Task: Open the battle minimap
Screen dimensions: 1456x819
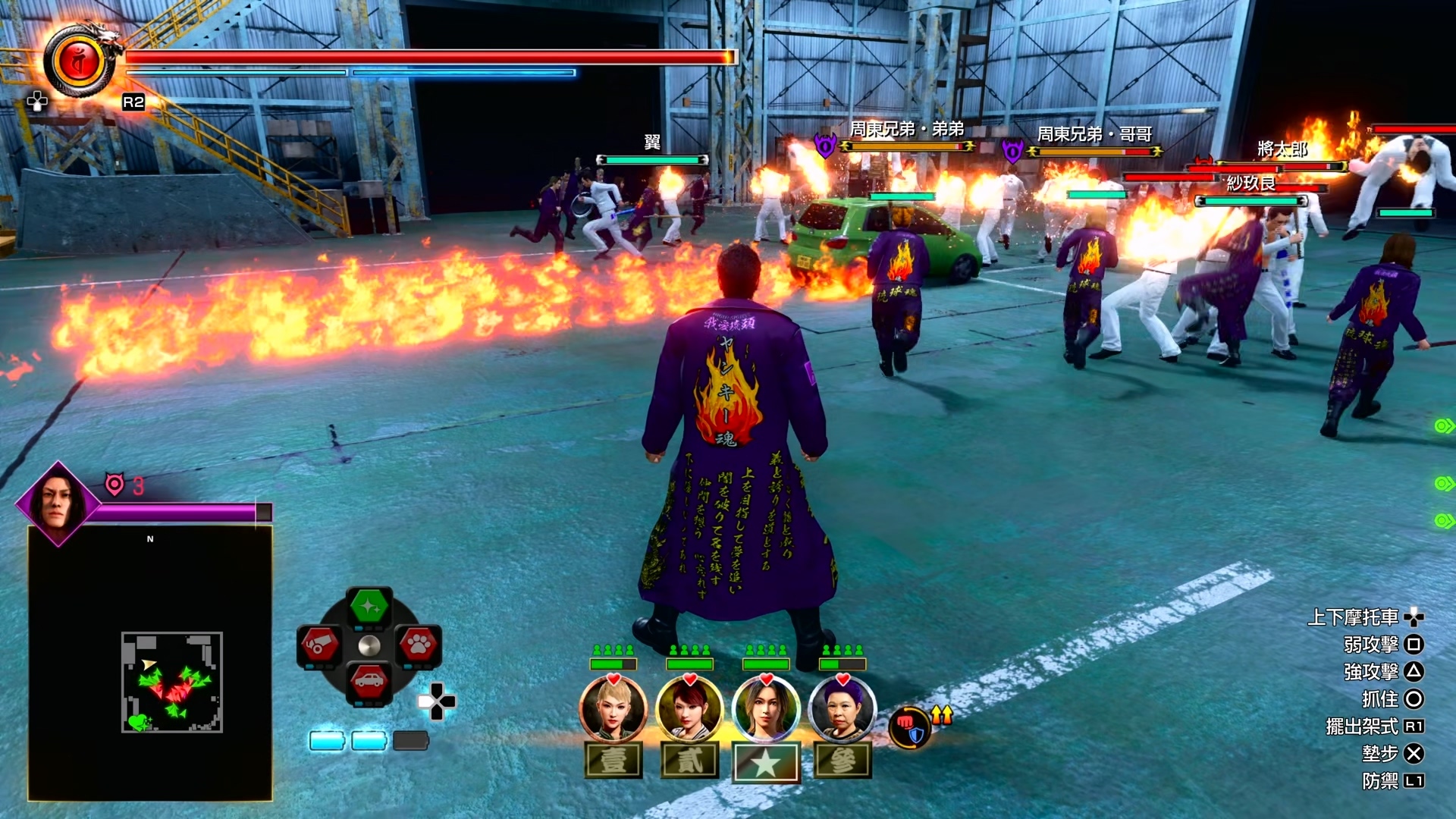Action: (x=172, y=682)
